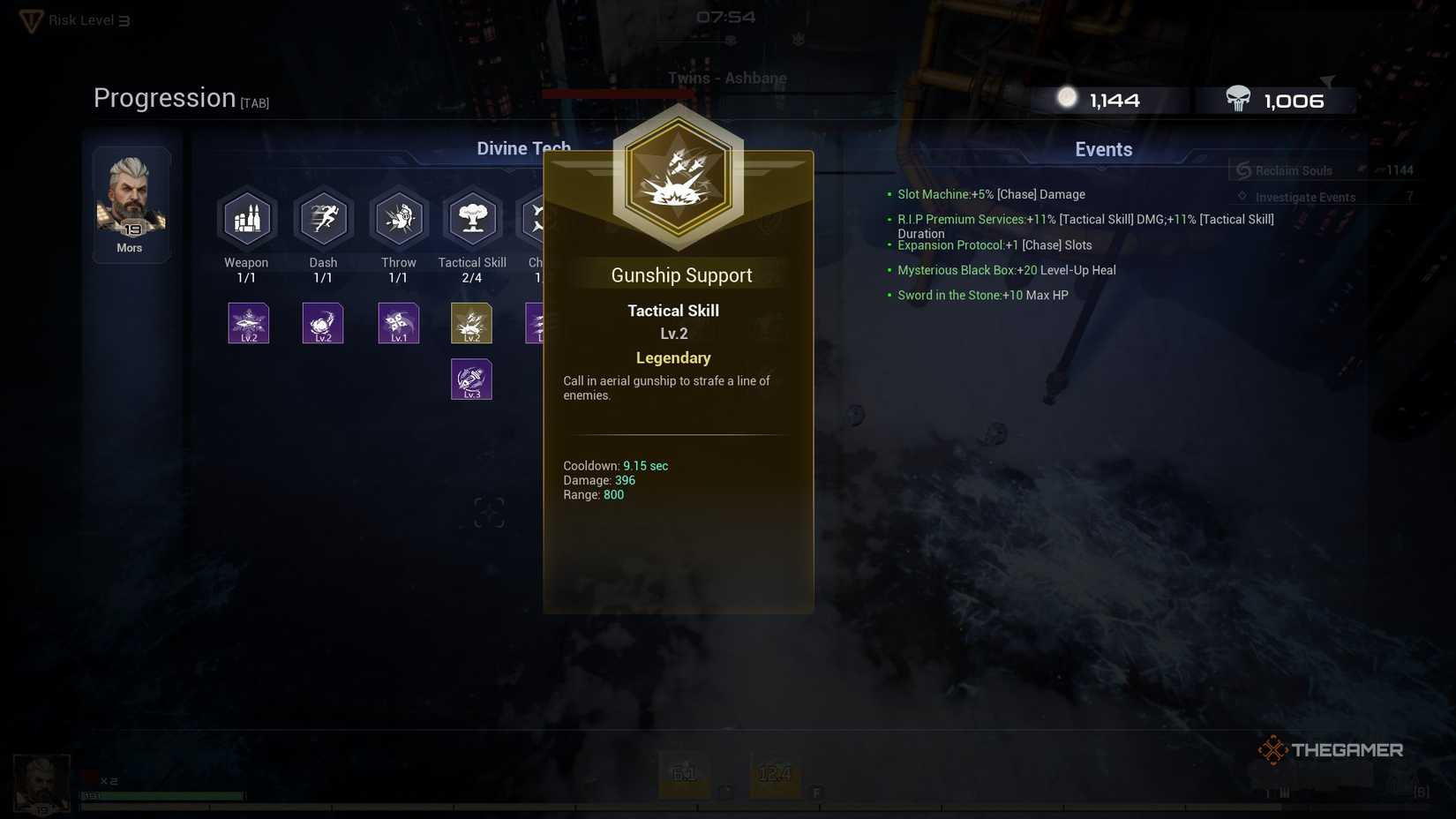This screenshot has width=1456, height=819.
Task: Click the gold coin currency icon
Action: point(1068,97)
